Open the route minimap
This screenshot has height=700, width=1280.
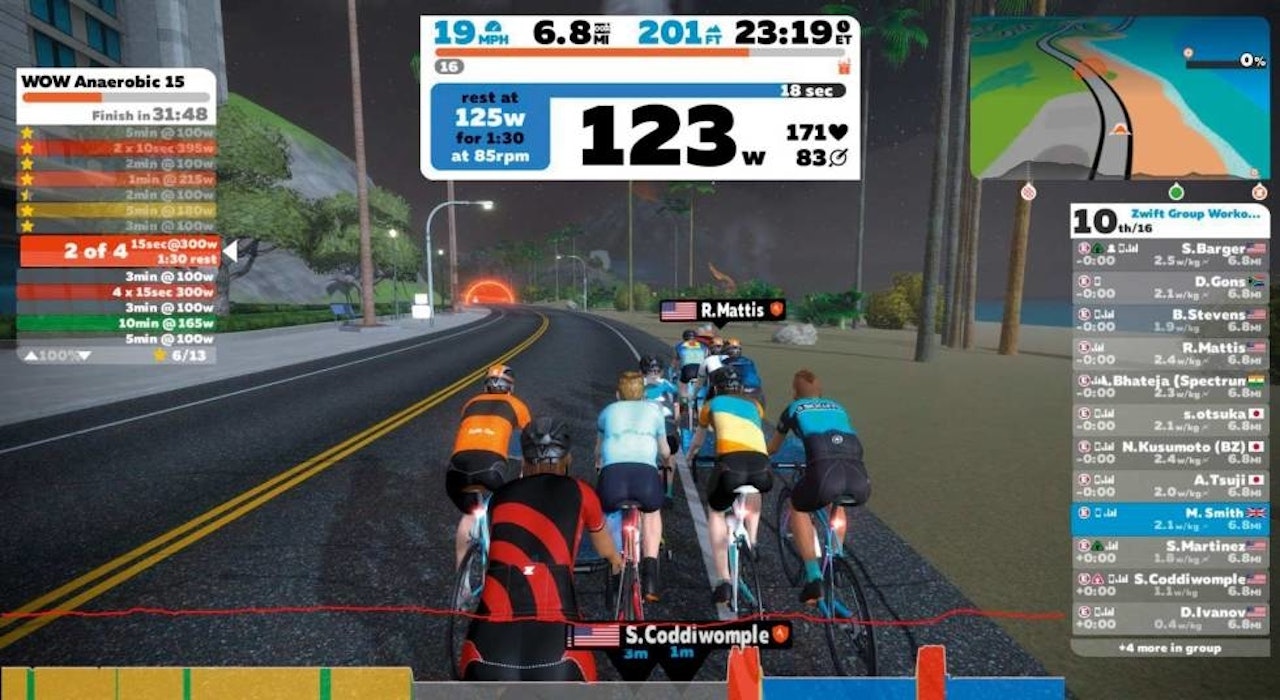(x=1119, y=97)
